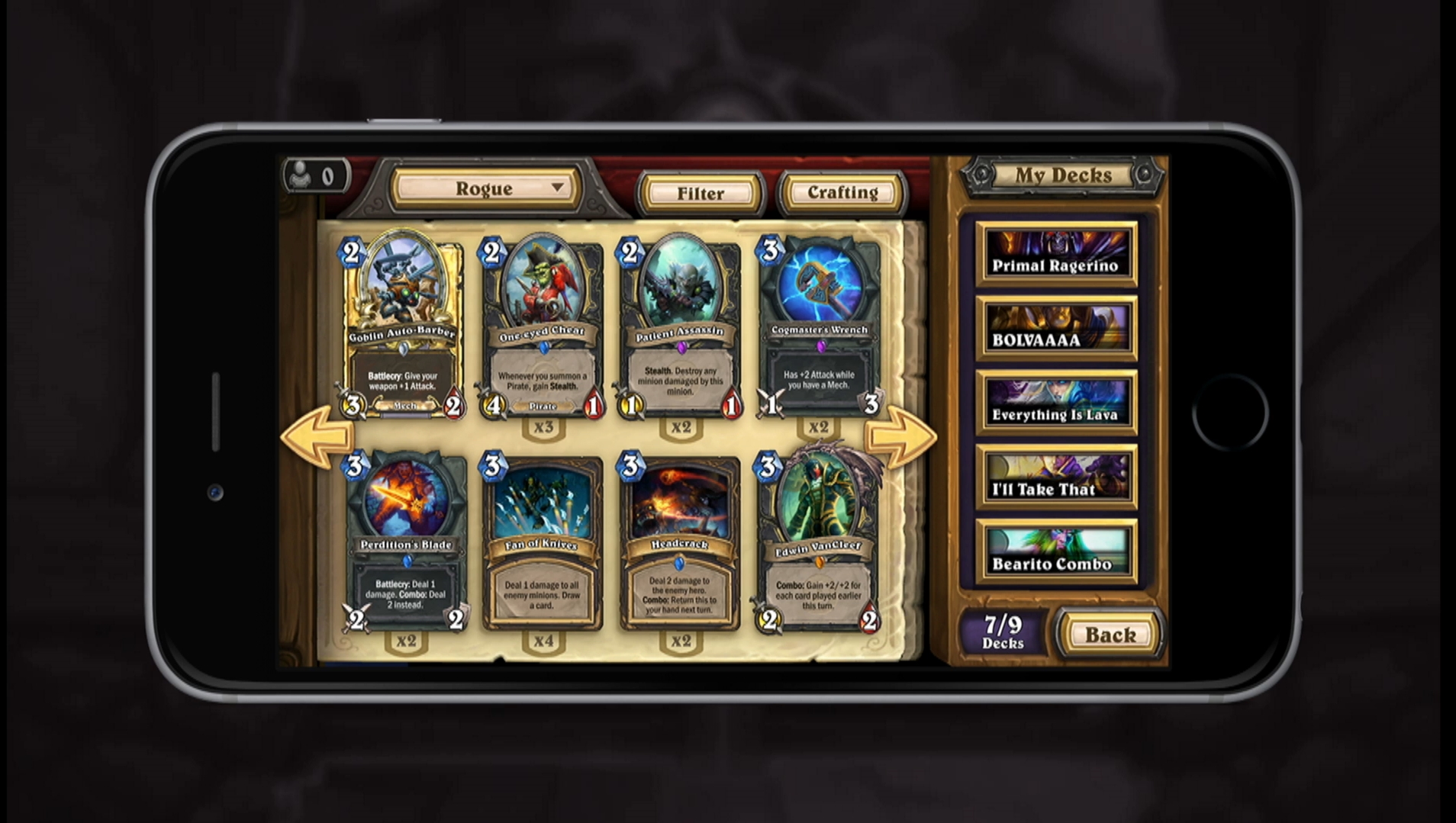Turn to the next collection page

click(x=900, y=435)
